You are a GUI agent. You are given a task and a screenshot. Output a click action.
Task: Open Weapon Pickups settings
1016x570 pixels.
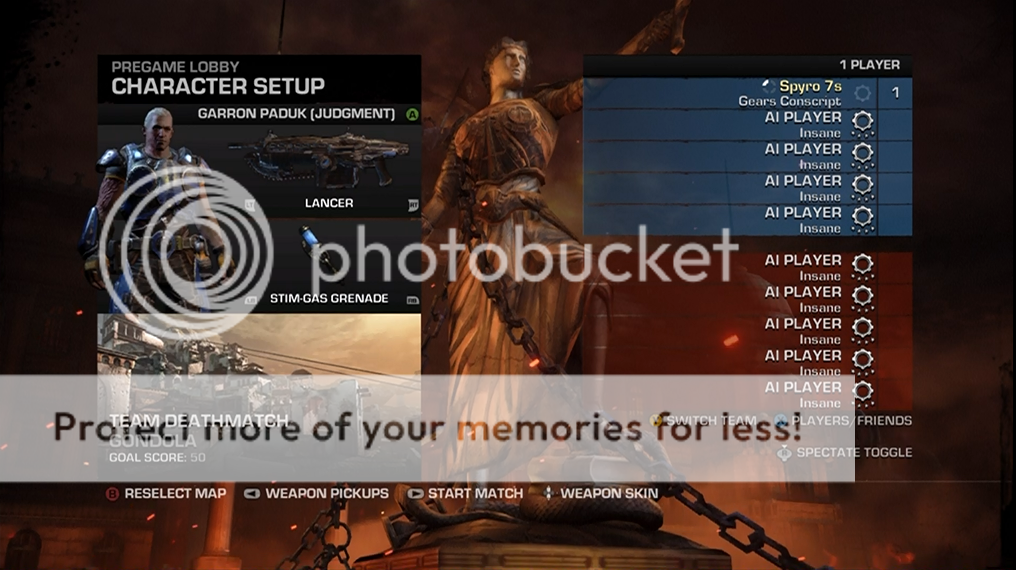(317, 493)
